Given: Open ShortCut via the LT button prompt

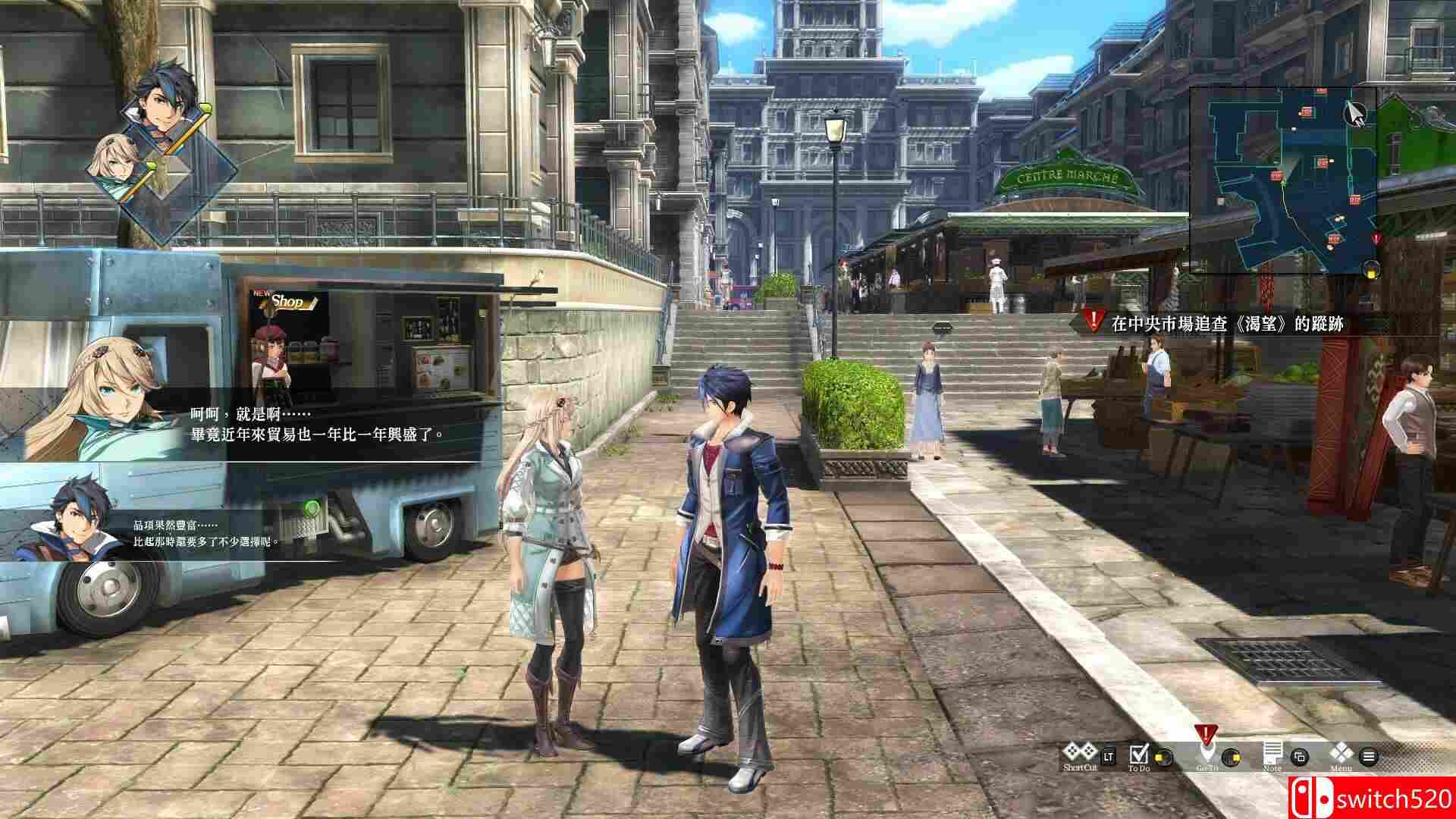Looking at the screenshot, I should 1109,756.
